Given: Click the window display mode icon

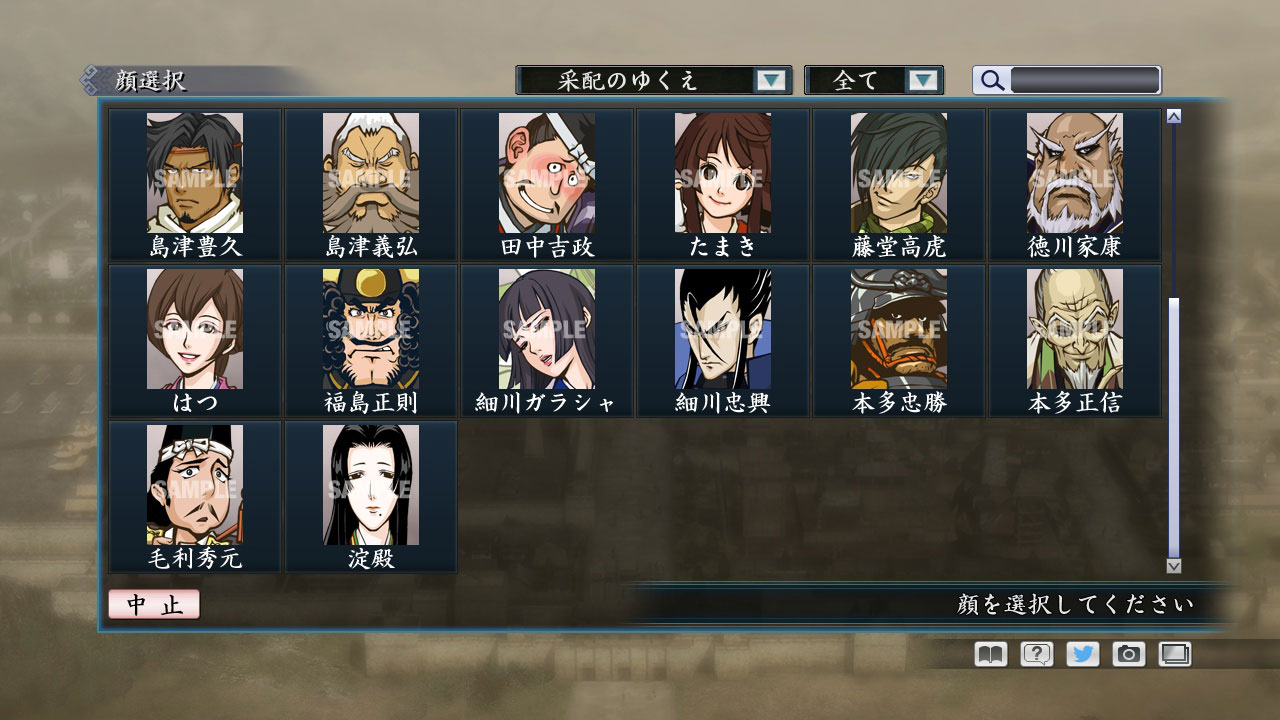Looking at the screenshot, I should (x=1177, y=654).
